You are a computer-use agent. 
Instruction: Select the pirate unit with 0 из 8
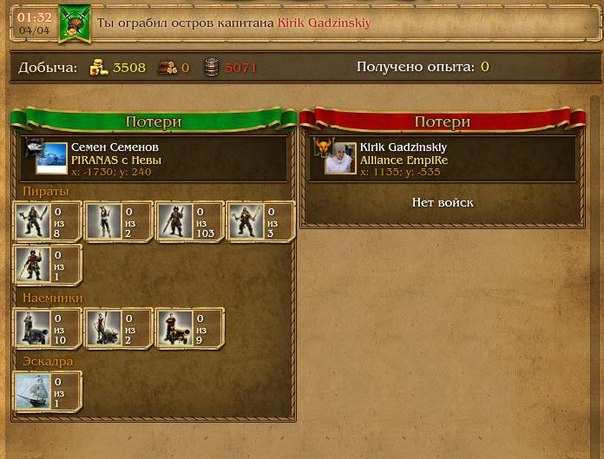tap(33, 220)
